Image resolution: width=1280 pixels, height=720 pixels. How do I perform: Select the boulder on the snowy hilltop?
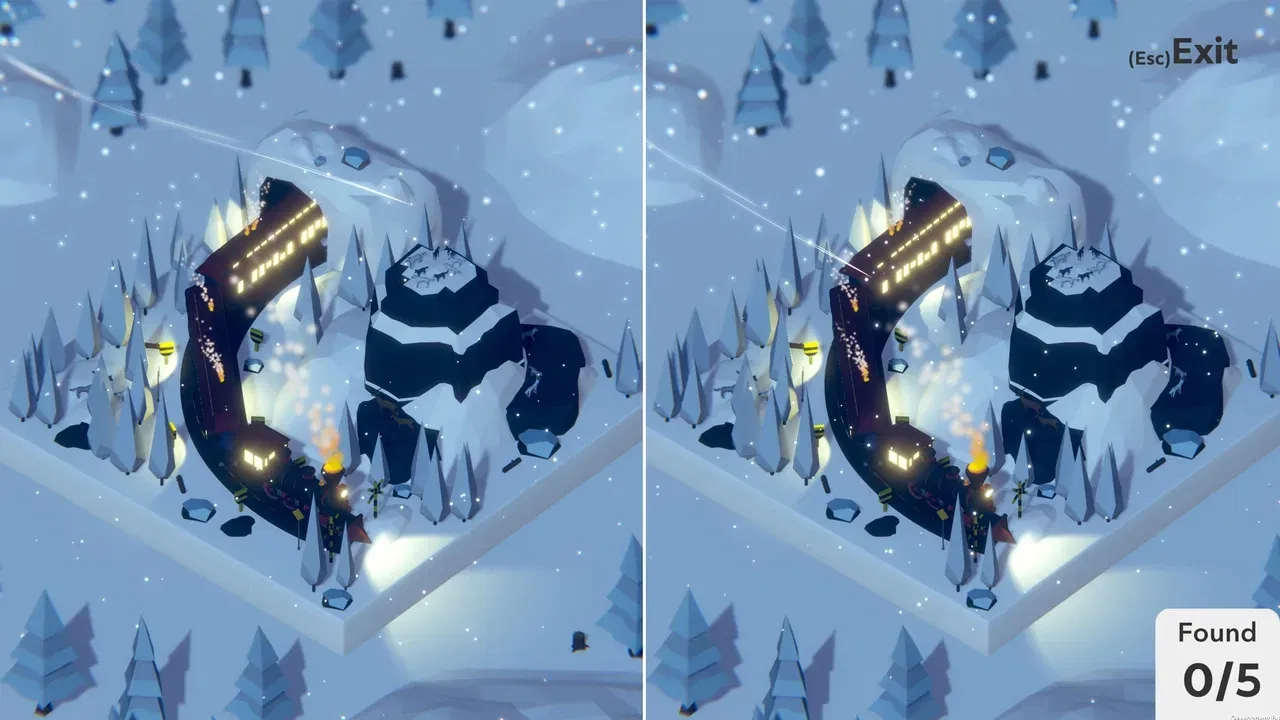coord(355,155)
